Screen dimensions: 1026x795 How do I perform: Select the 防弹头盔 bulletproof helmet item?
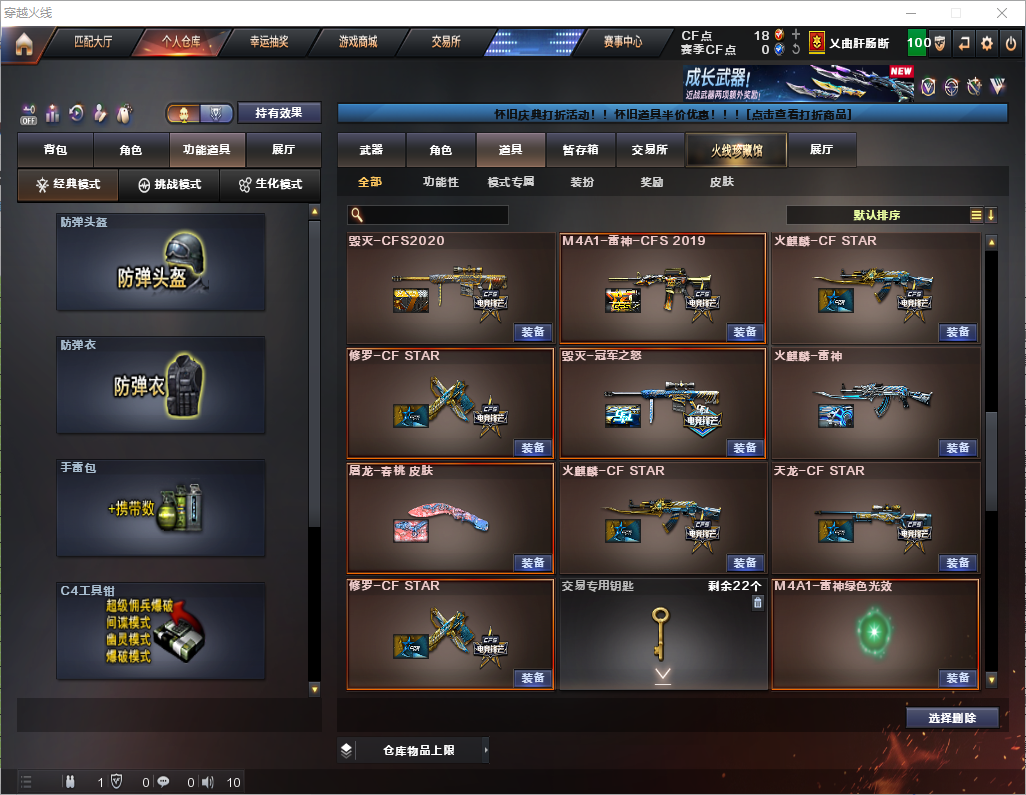[161, 262]
